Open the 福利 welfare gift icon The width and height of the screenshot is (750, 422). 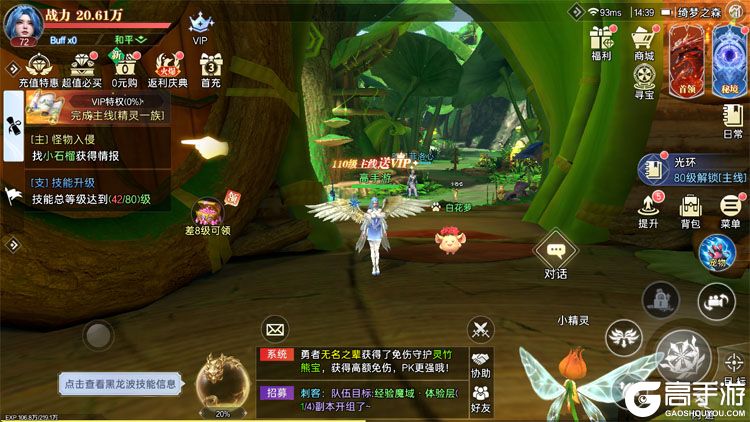601,42
